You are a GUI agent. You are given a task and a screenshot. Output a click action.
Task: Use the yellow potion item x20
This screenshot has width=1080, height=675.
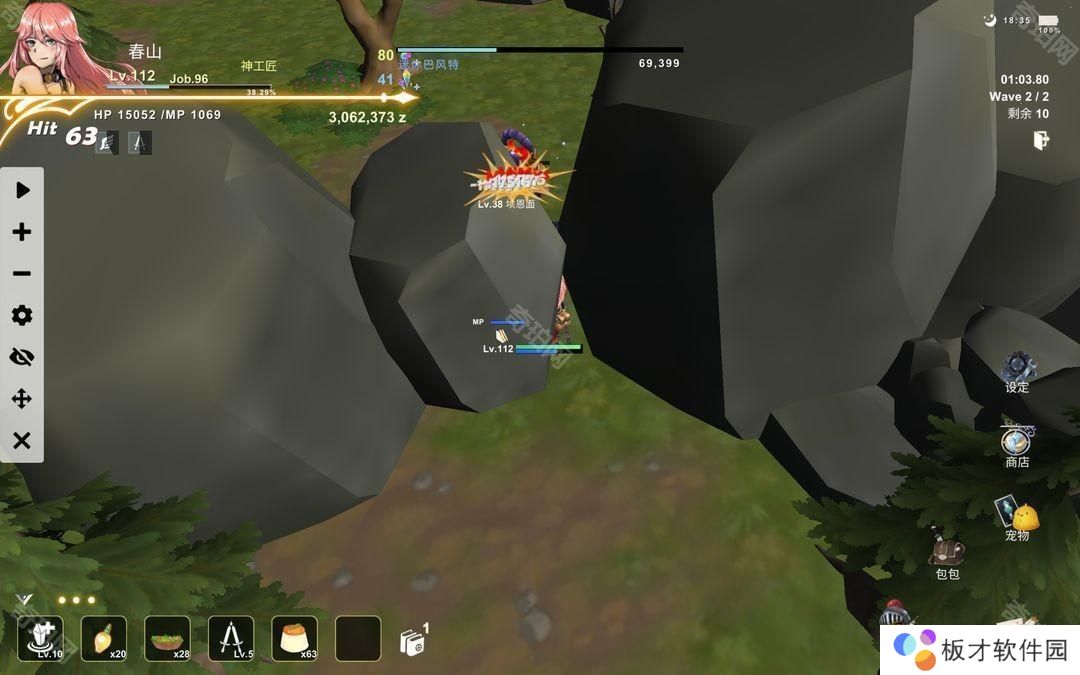coord(104,638)
